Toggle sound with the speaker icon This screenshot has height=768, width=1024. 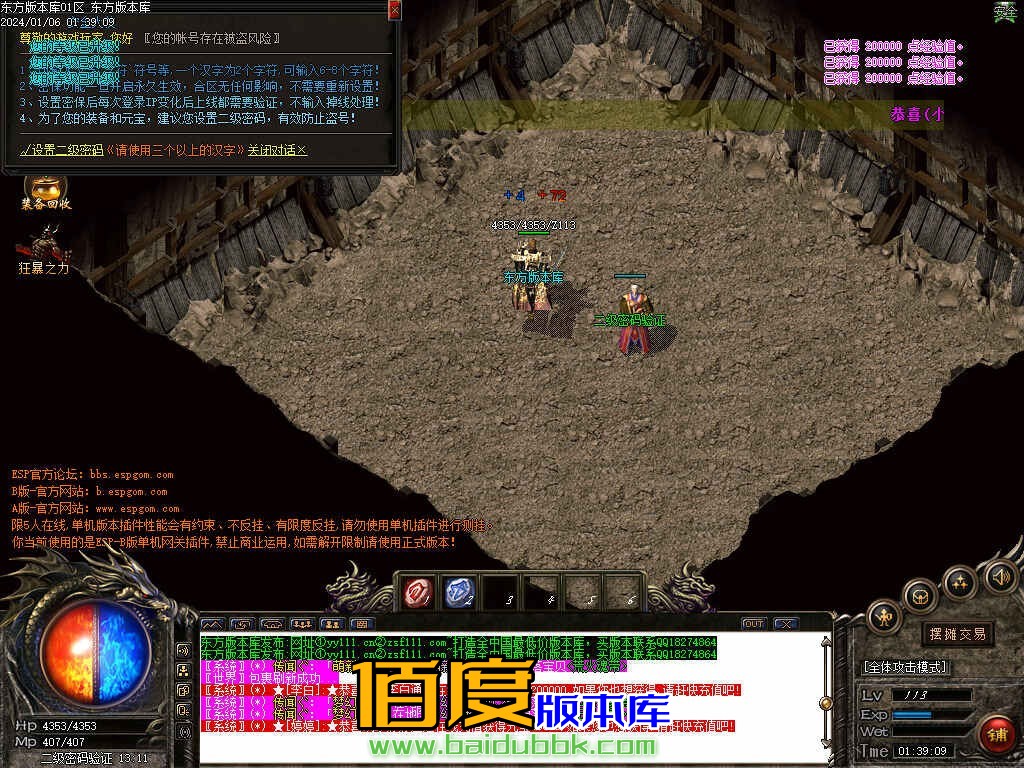point(1000,575)
